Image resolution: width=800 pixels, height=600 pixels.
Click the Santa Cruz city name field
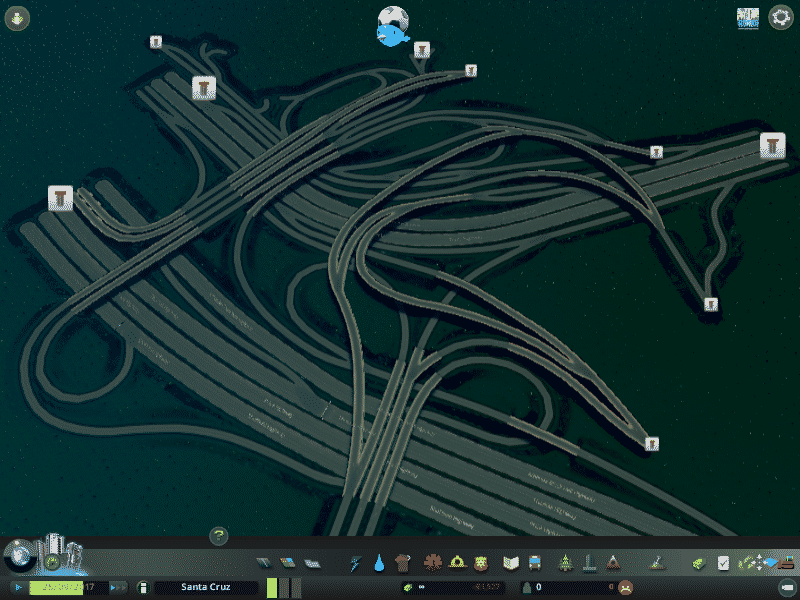coord(207,587)
